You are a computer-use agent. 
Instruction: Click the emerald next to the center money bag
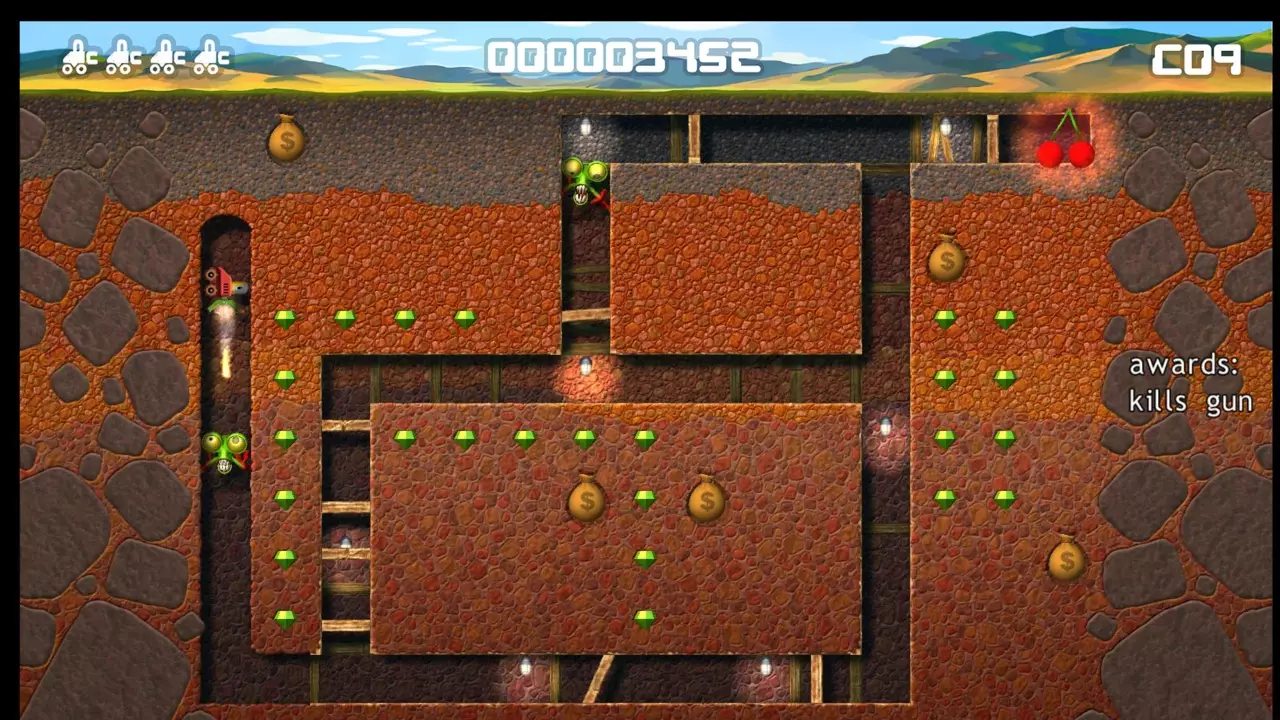(645, 500)
